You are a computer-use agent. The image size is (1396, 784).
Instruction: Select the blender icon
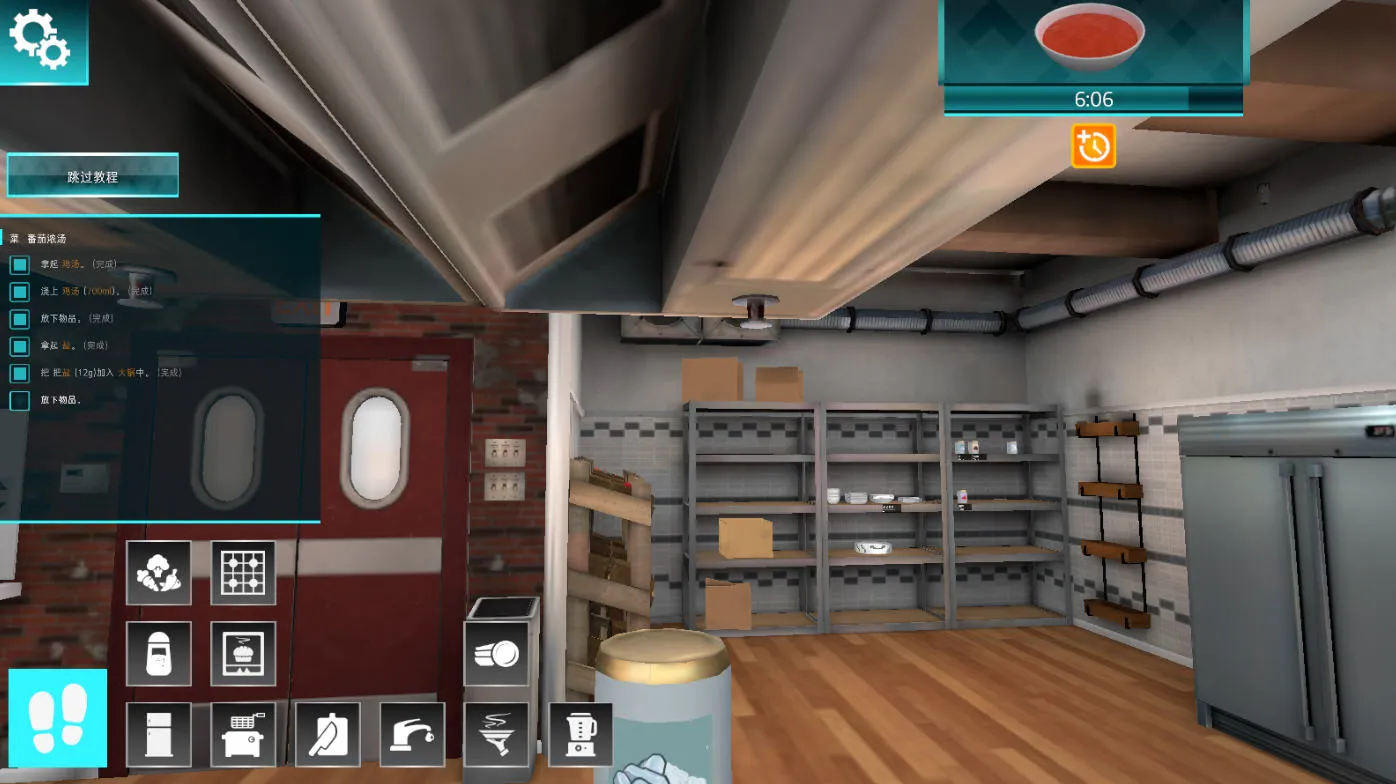[x=580, y=734]
